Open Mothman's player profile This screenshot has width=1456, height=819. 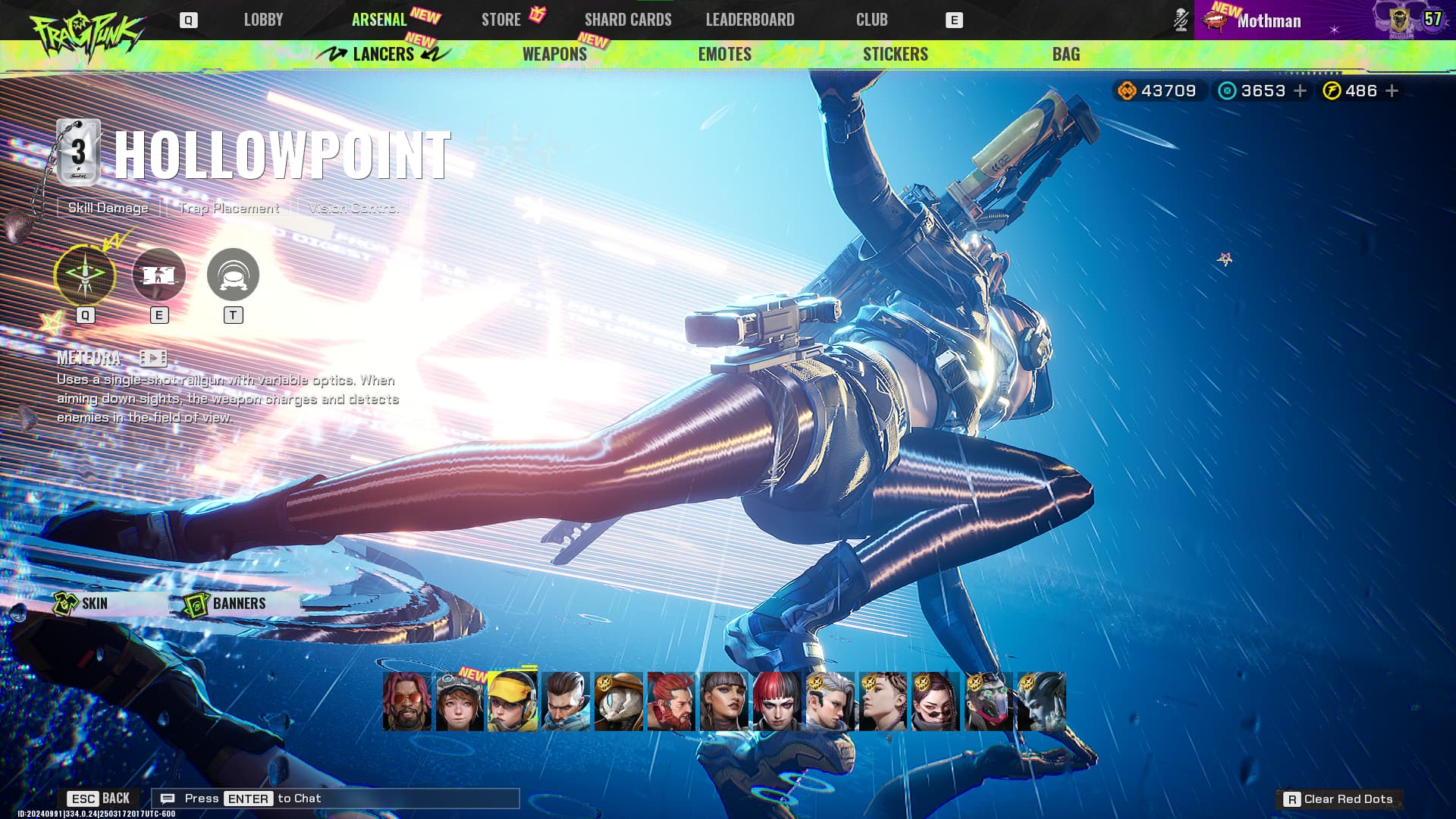(1268, 20)
